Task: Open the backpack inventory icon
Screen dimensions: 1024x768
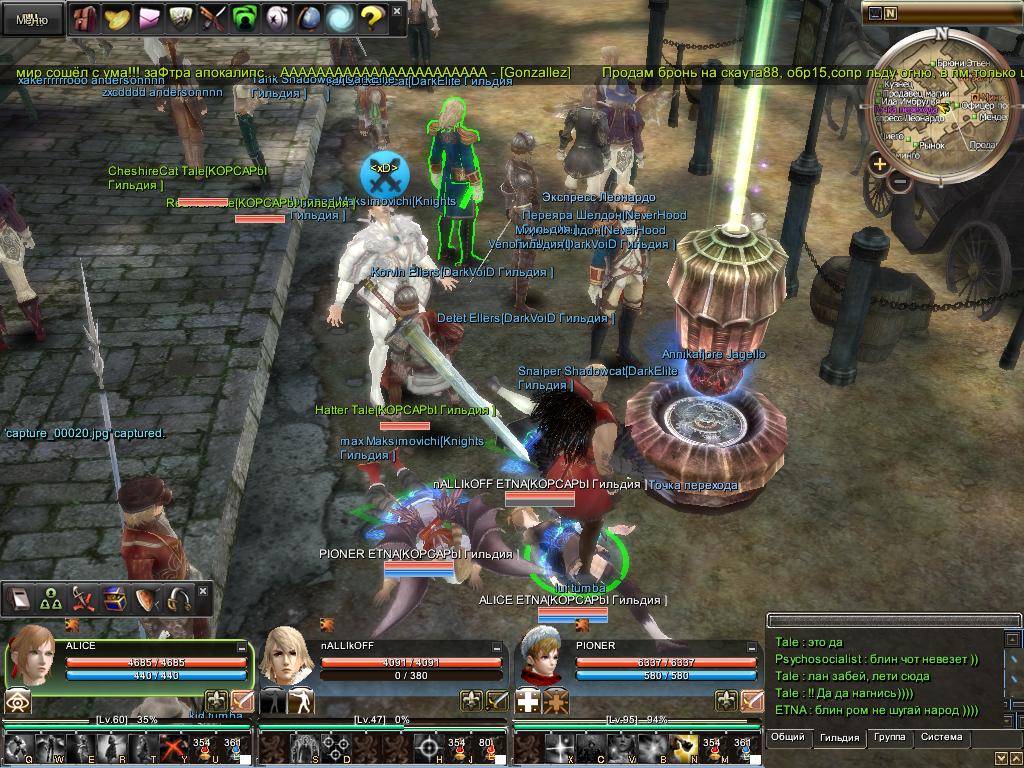Action: tap(86, 18)
